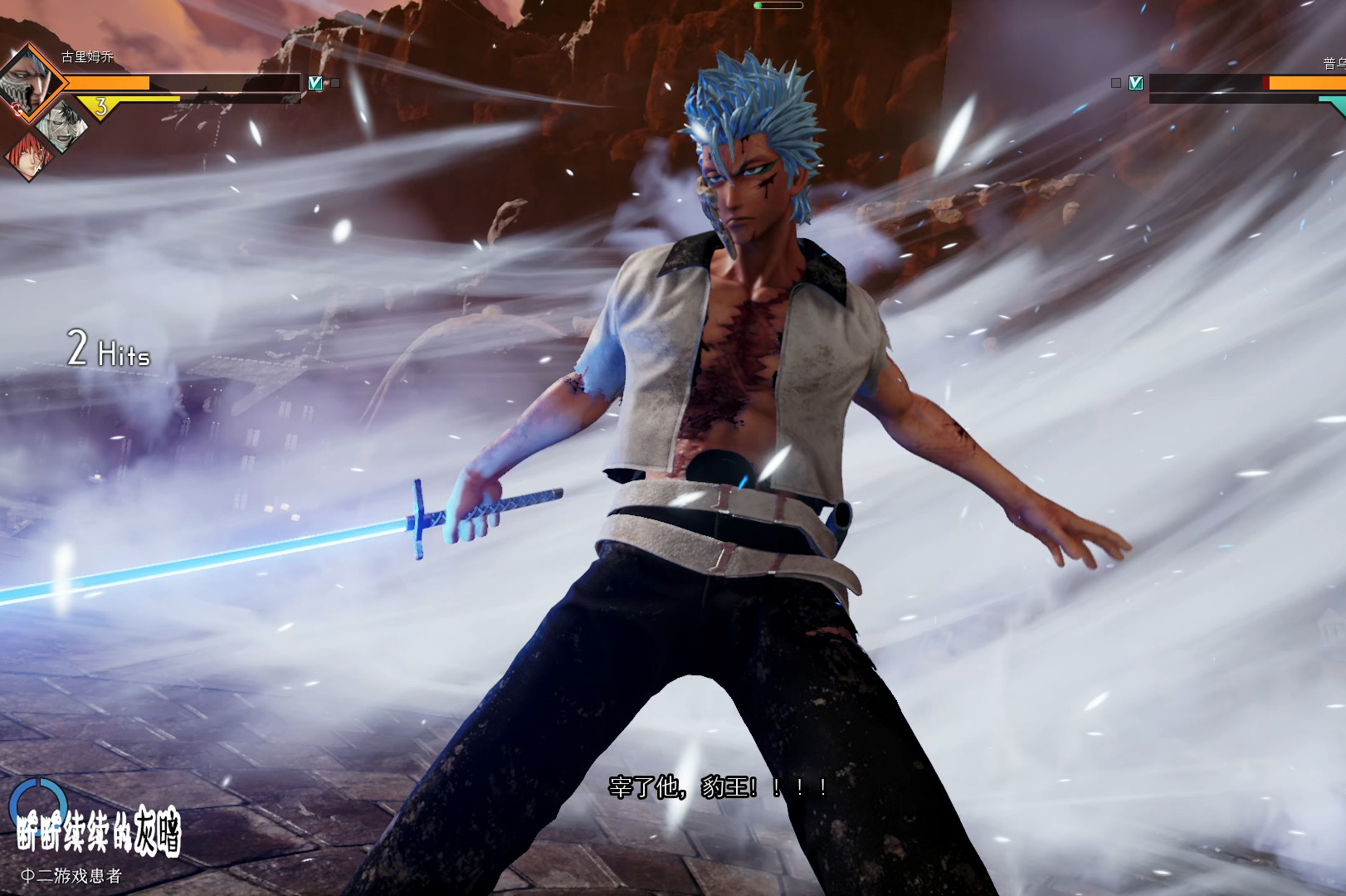
Task: Choose the red-haired teammate portrait
Action: (28, 155)
